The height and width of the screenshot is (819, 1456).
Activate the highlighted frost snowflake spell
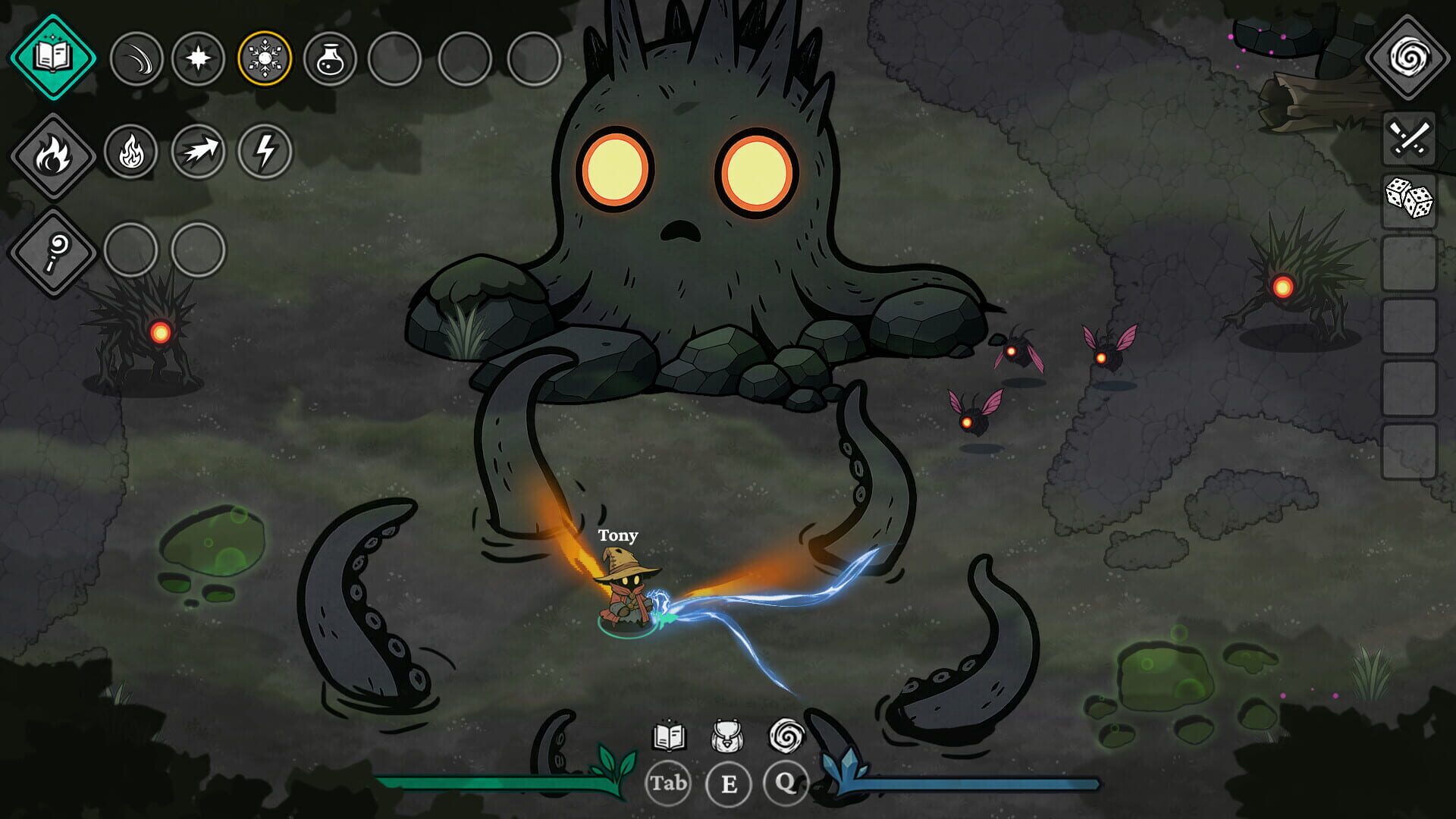click(x=265, y=58)
